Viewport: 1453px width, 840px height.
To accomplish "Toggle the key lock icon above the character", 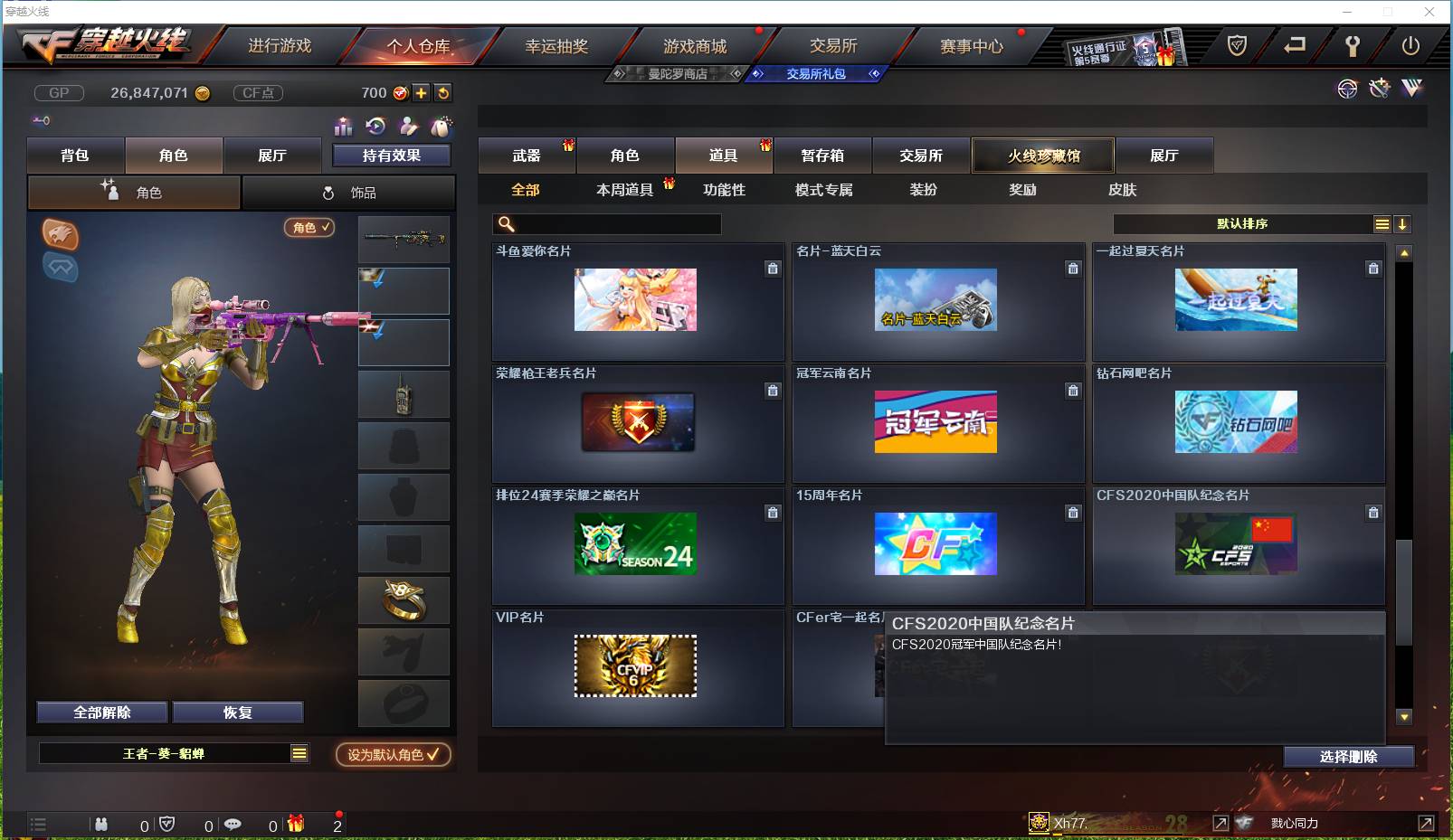I will click(39, 118).
